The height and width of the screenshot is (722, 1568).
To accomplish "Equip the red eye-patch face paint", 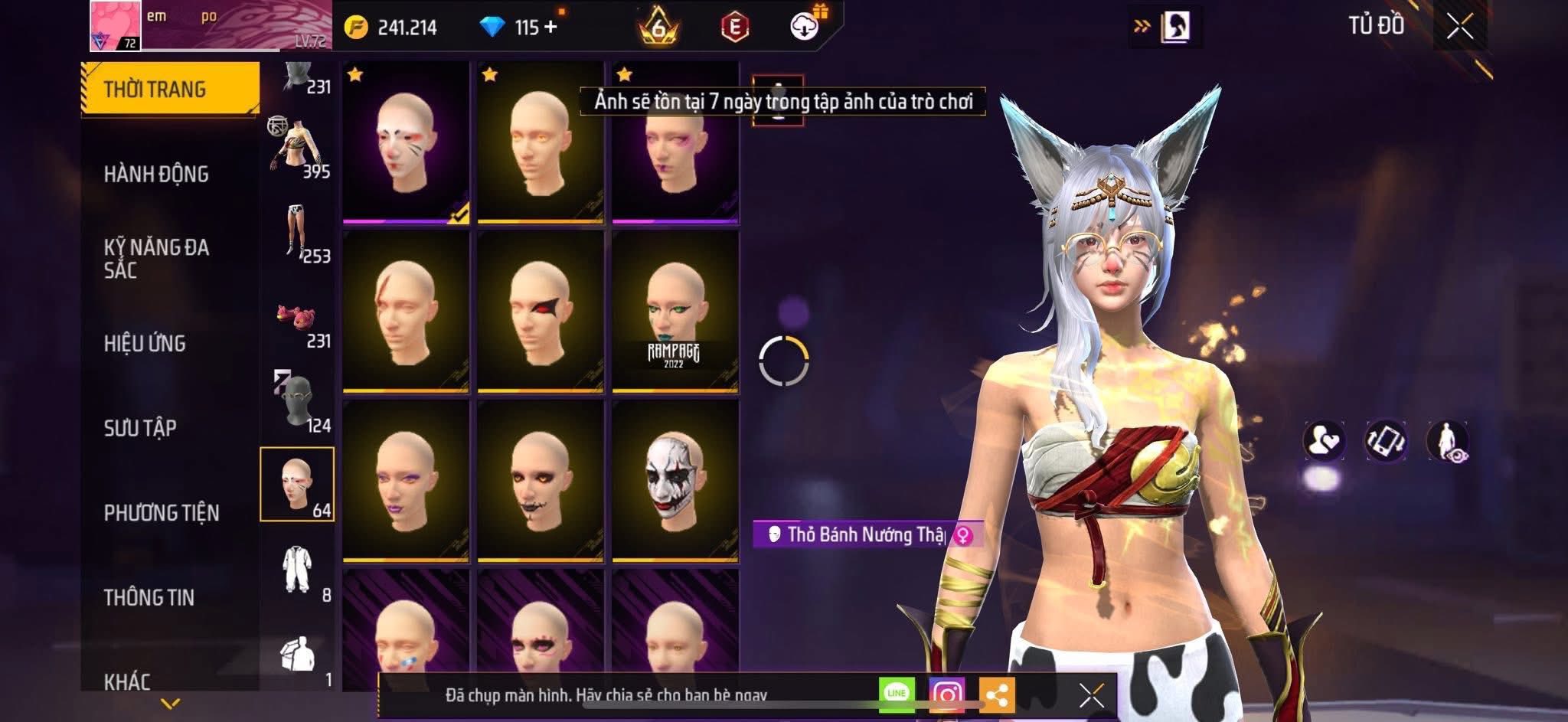I will (x=540, y=312).
